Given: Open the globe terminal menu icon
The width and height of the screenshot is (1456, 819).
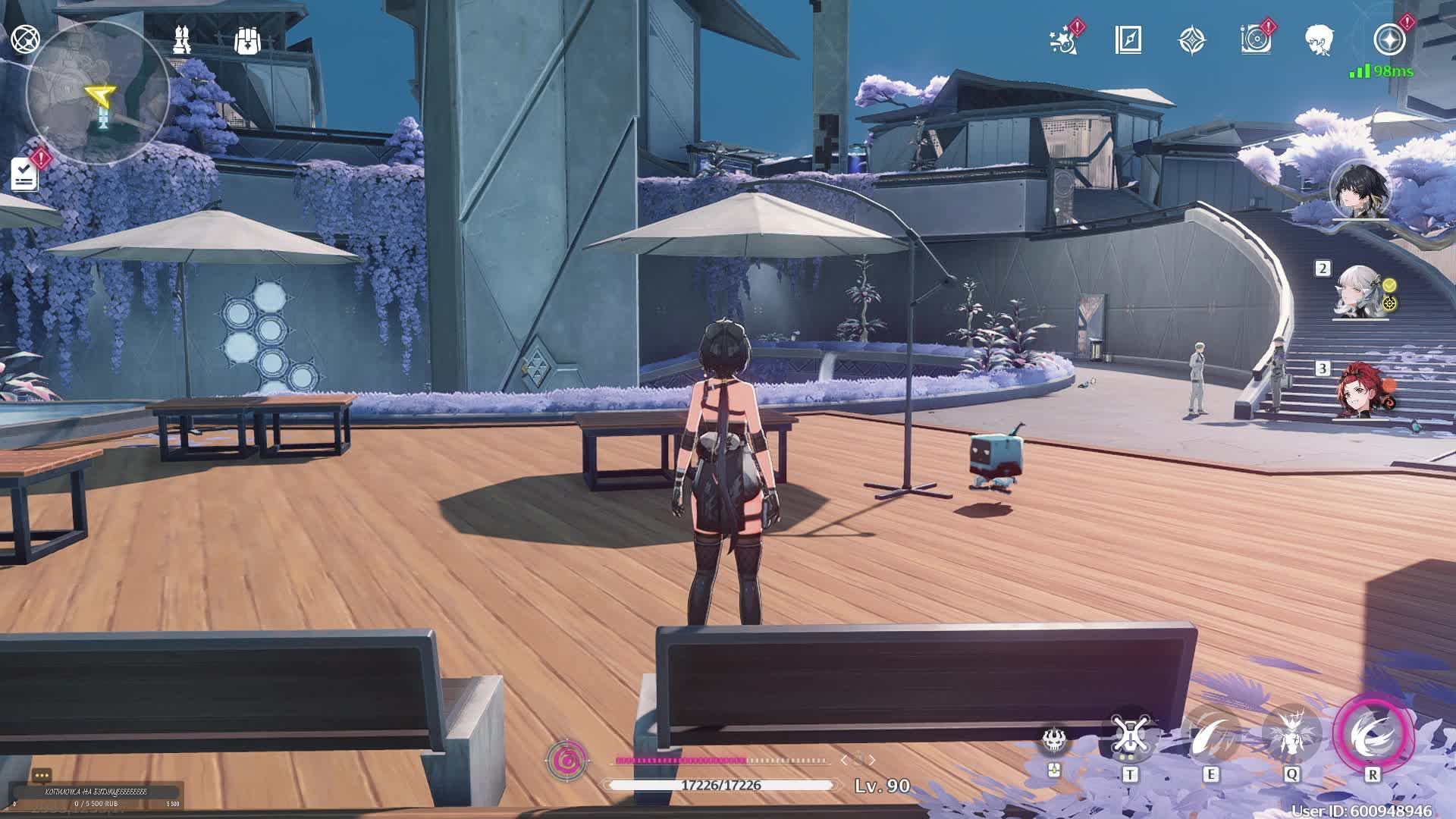Looking at the screenshot, I should pyautogui.click(x=25, y=39).
